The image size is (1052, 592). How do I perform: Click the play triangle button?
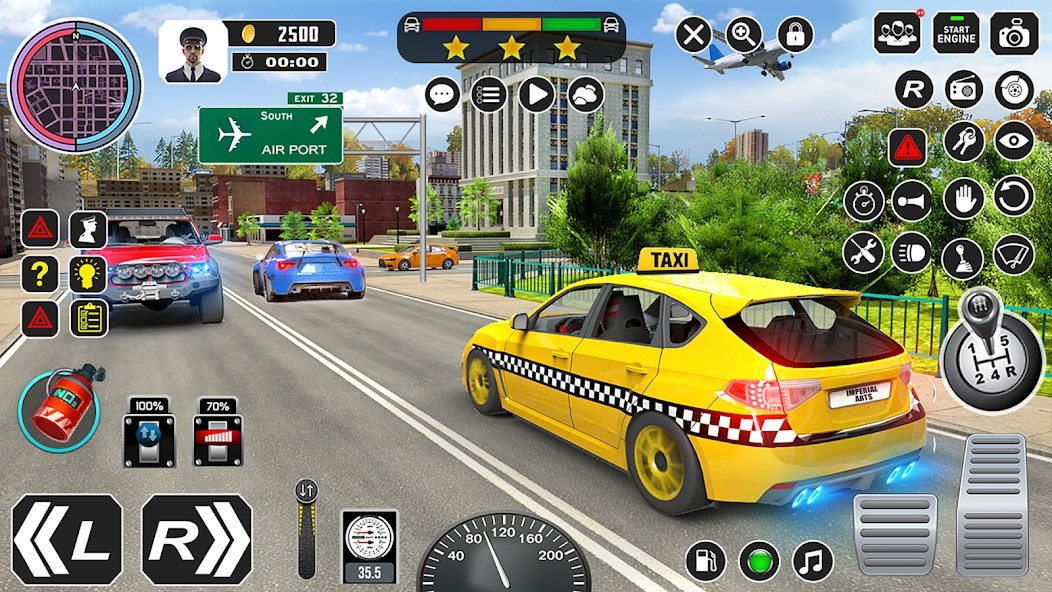coord(537,95)
